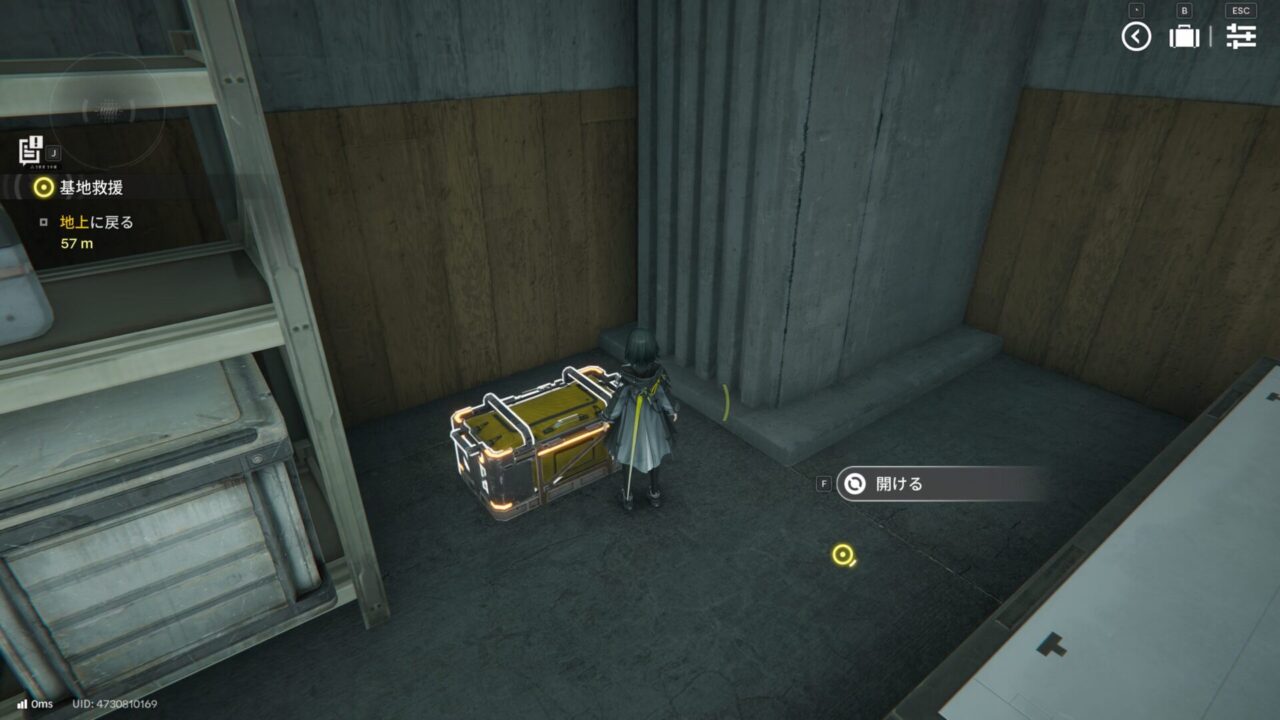Open the backpack inventory
The height and width of the screenshot is (720, 1280).
pos(1184,37)
